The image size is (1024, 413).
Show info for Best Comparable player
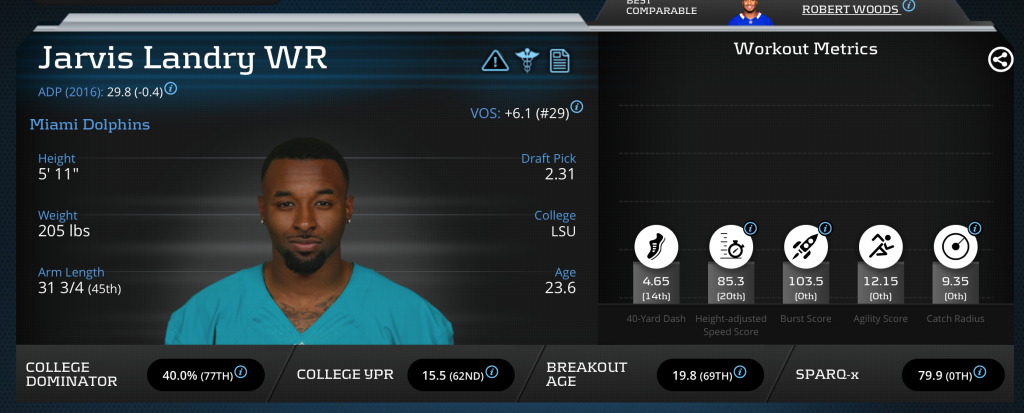pos(909,5)
